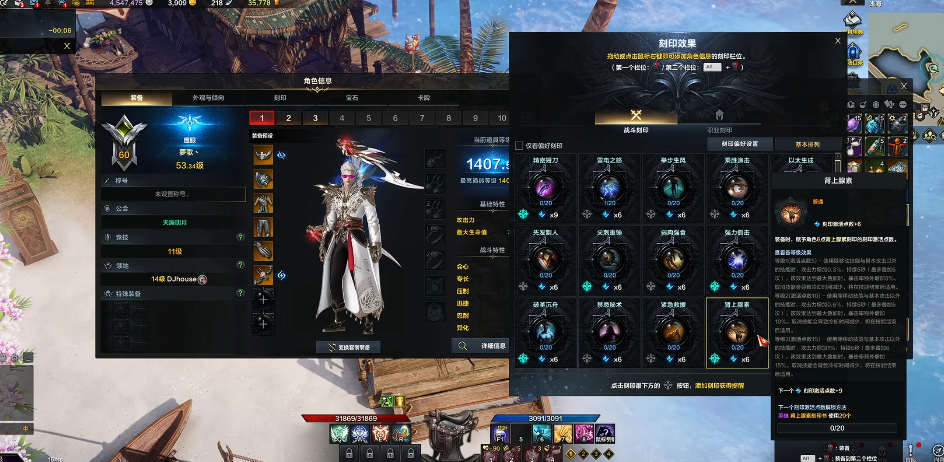Viewport: 944px width, 462px height.
Task: Toggle the 仅看偏好刻印 checkbox
Action: 520,144
